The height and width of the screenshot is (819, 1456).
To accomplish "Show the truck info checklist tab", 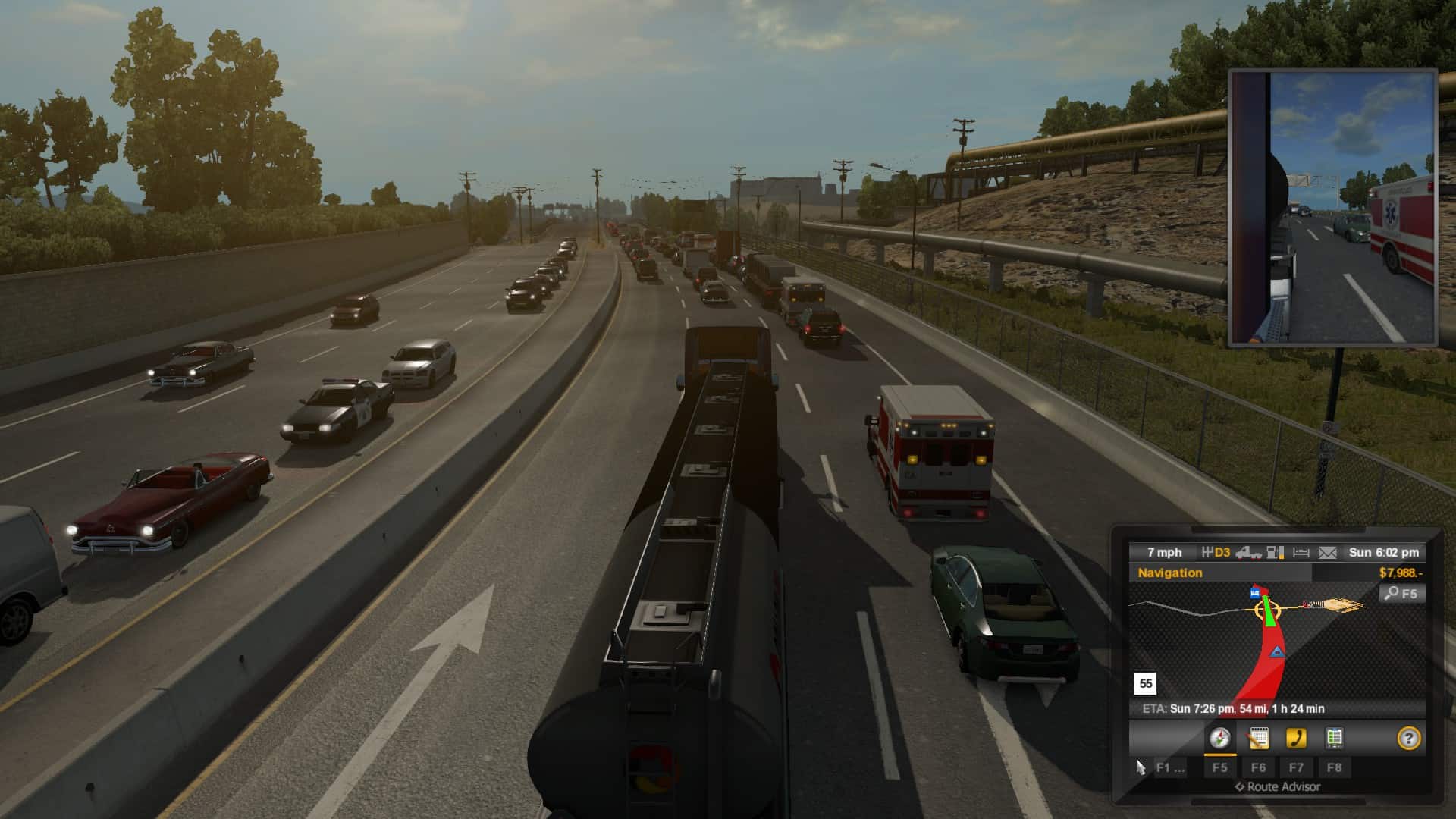I will [1334, 738].
